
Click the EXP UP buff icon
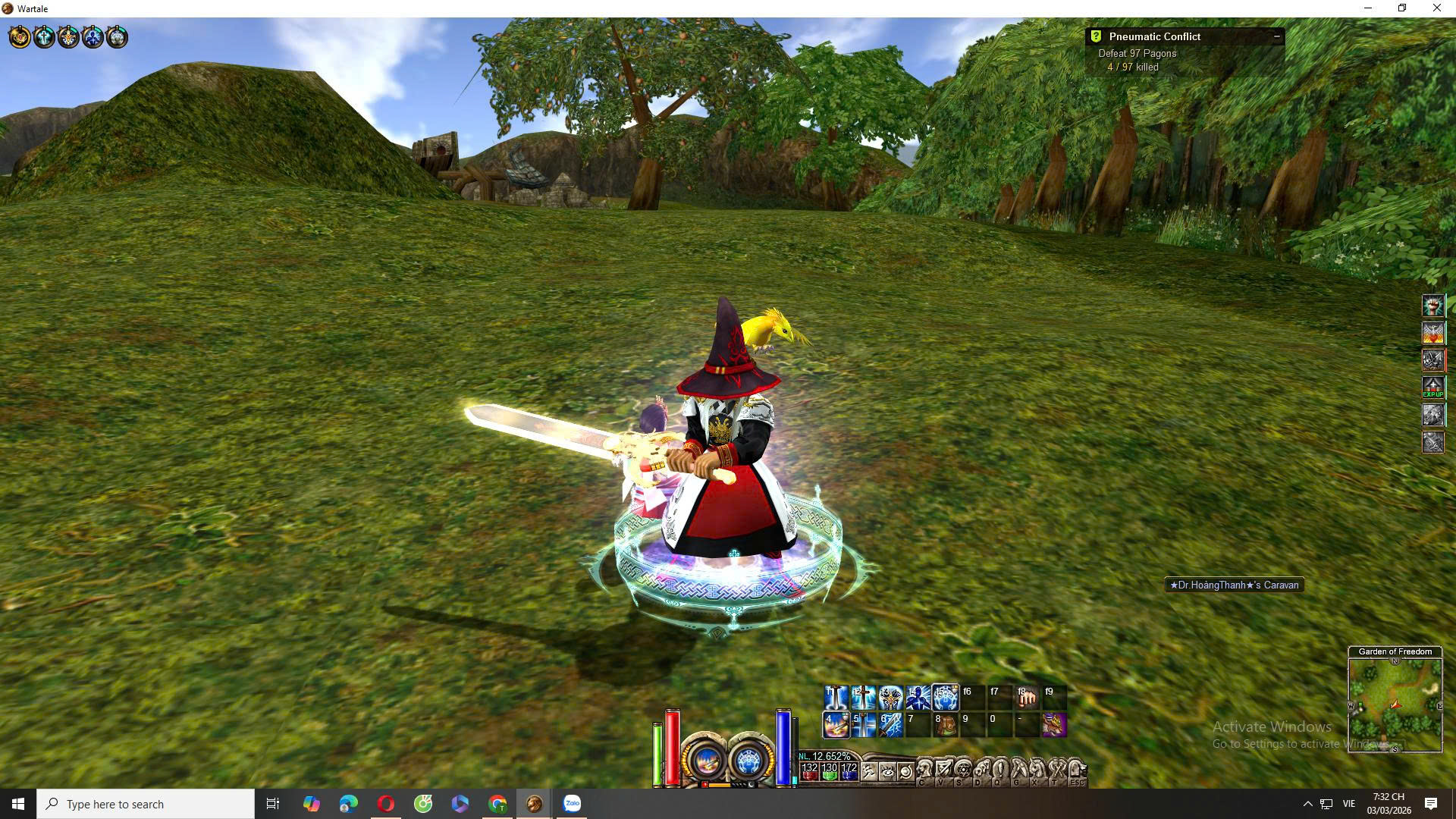coord(1432,388)
